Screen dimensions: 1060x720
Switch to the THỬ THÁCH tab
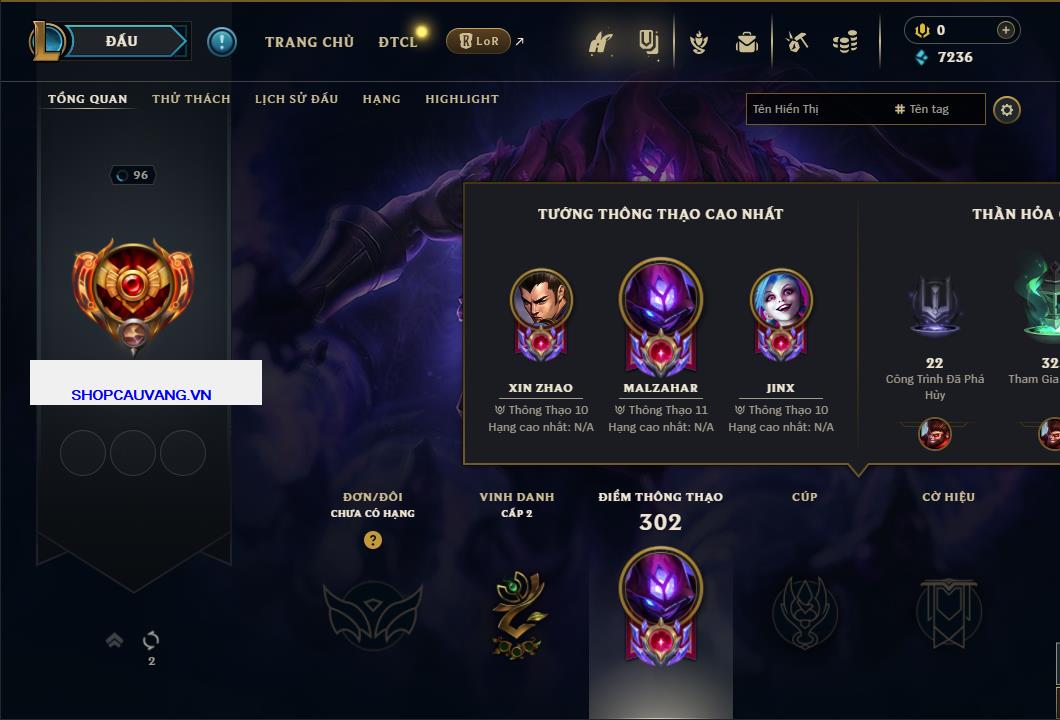point(191,99)
